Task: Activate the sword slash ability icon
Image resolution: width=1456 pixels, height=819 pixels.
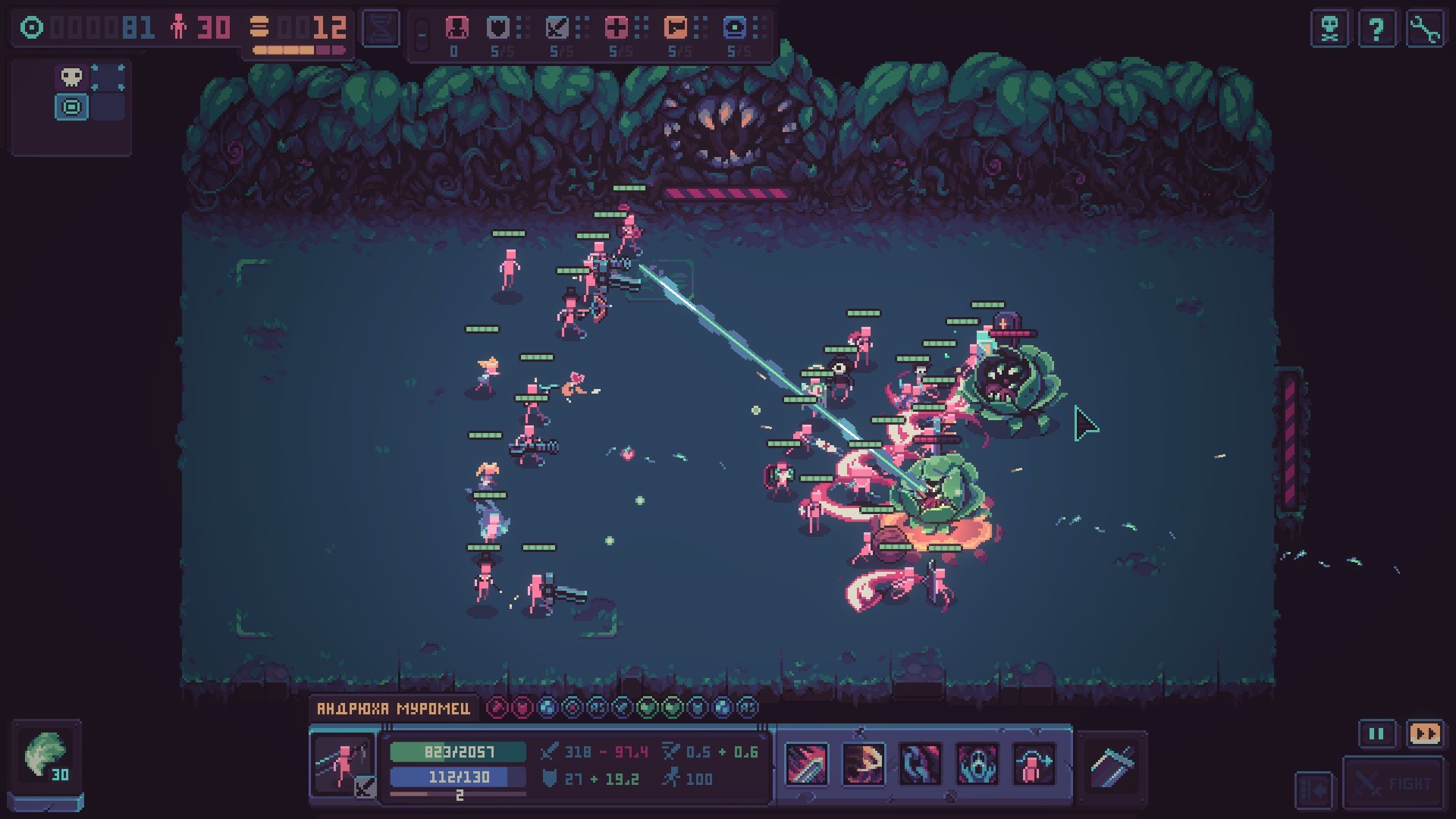Action: click(805, 764)
